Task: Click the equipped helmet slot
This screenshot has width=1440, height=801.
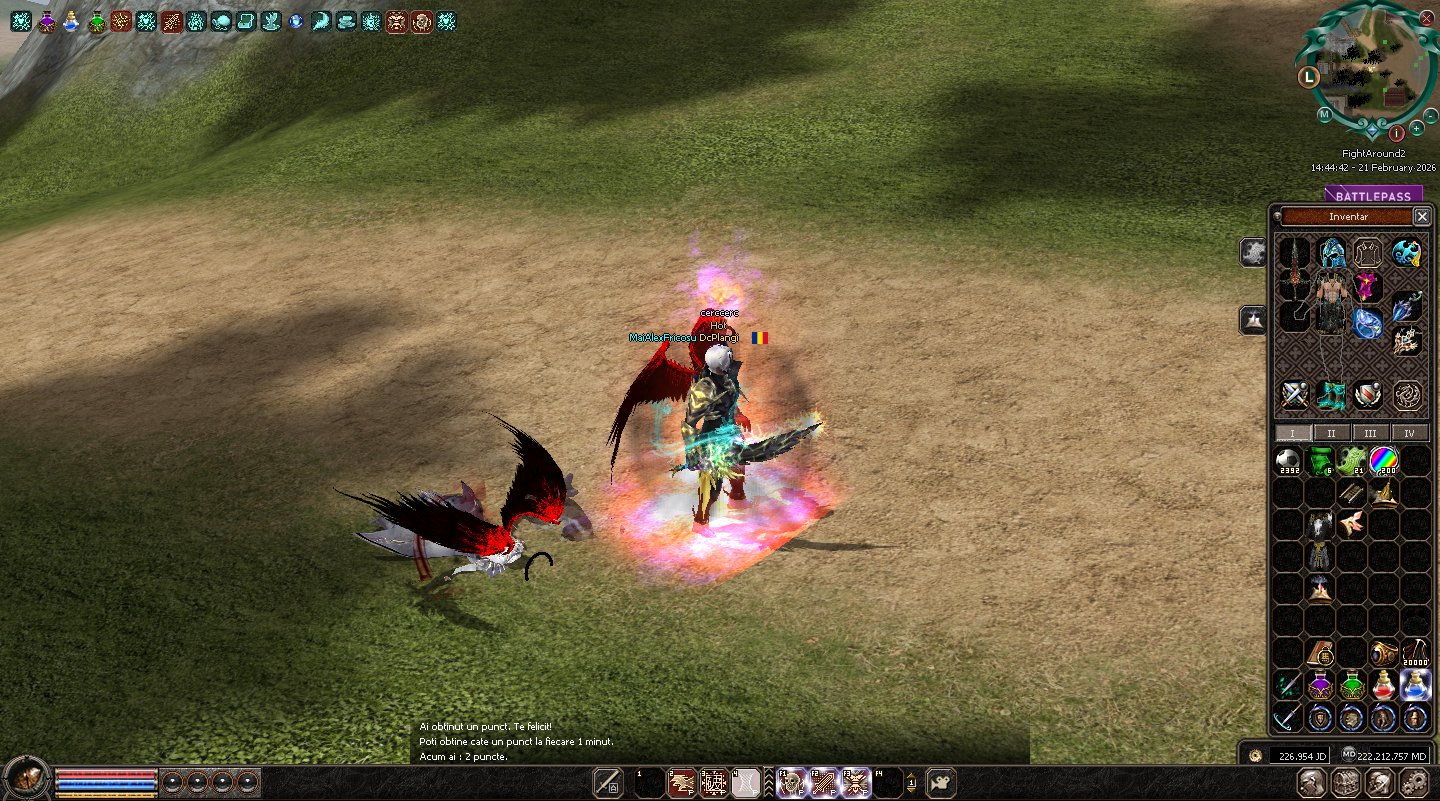Action: click(1331, 252)
